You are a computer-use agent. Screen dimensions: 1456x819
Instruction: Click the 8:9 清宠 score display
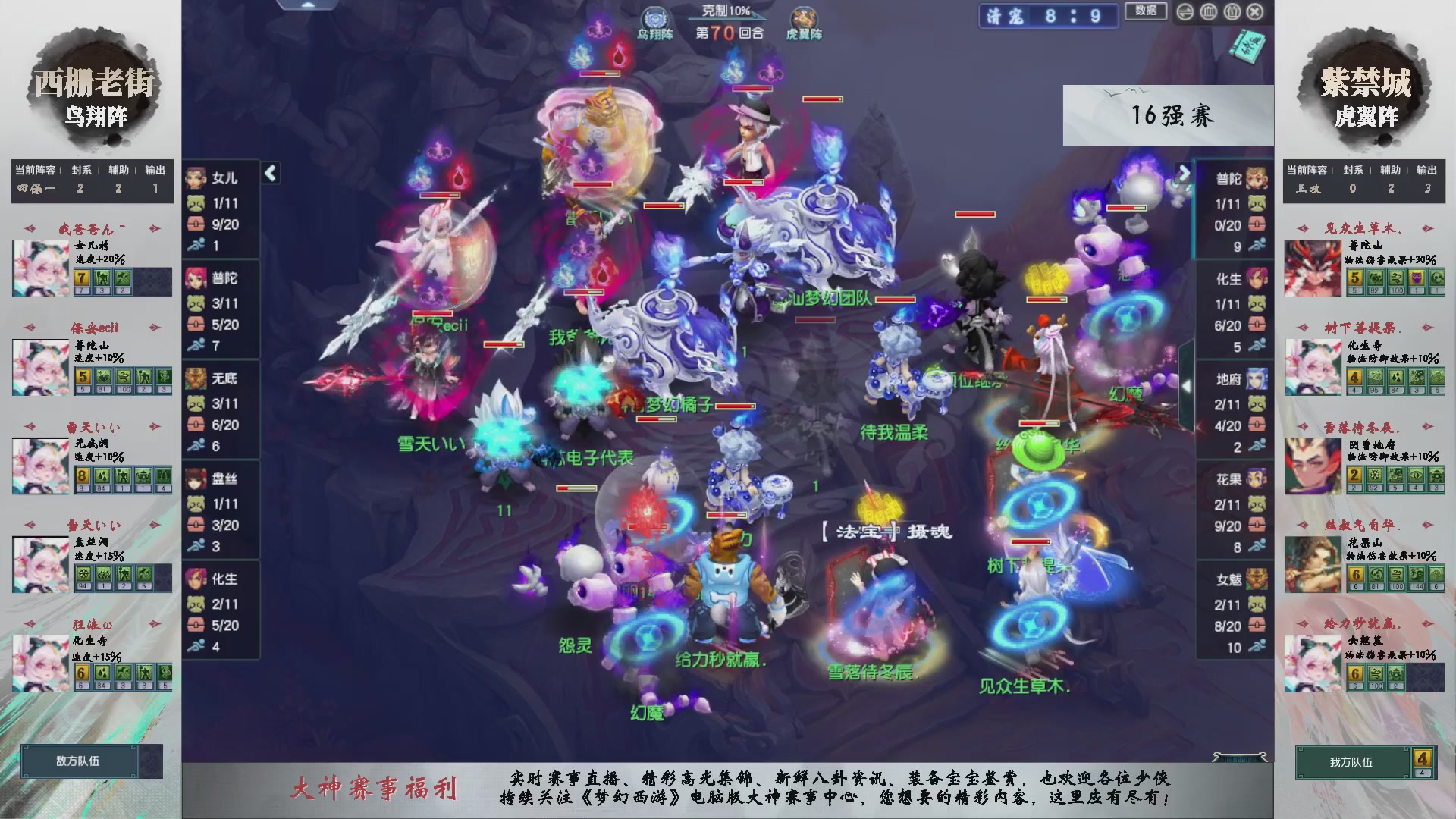[x=1048, y=16]
